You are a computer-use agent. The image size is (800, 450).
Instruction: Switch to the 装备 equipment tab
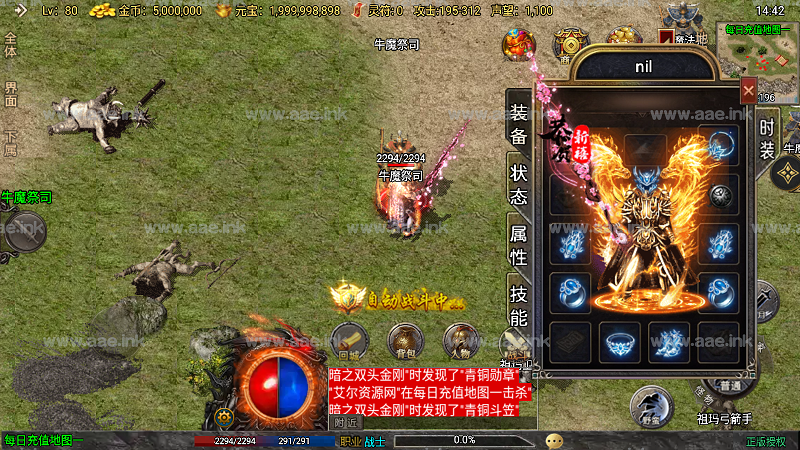(x=518, y=123)
